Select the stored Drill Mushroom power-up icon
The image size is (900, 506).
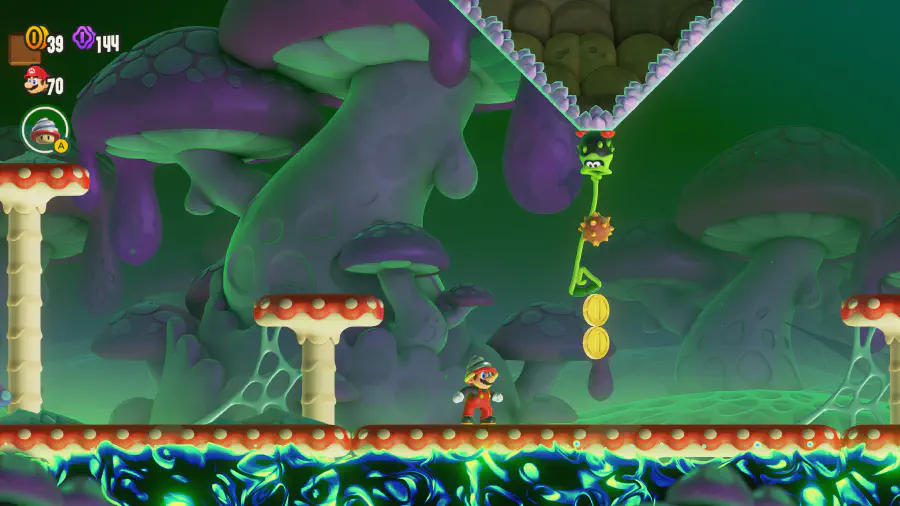[45, 129]
